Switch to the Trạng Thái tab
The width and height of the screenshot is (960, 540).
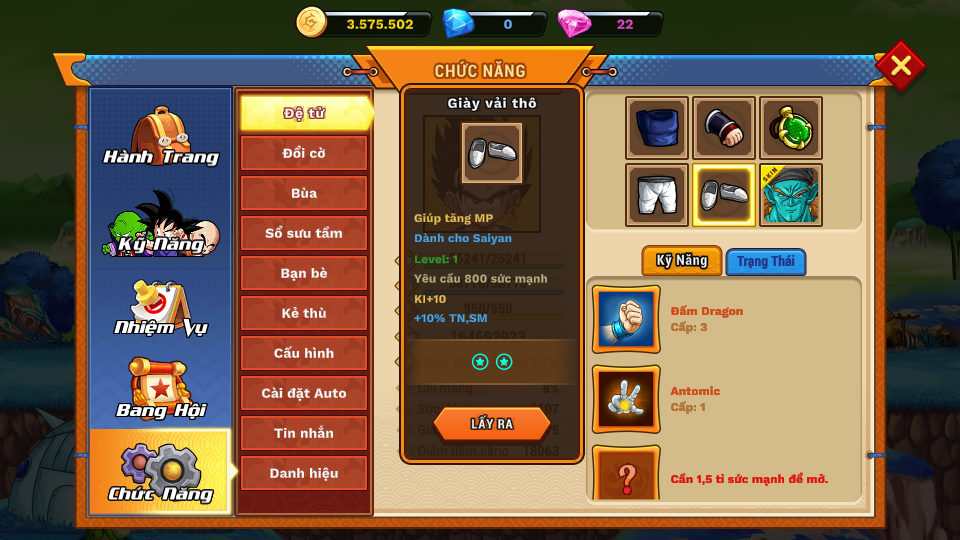[x=766, y=262]
